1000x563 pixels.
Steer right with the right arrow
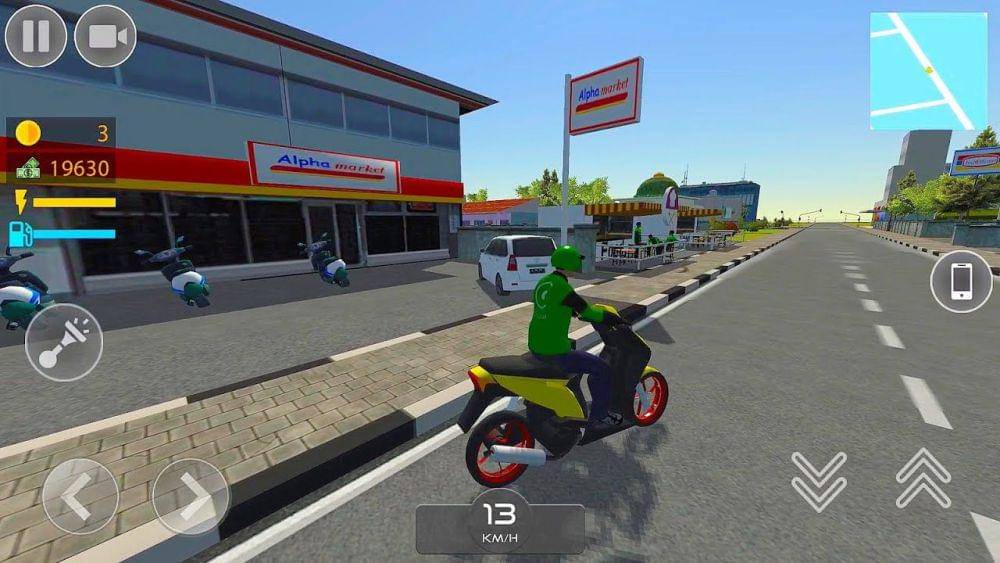tap(190, 496)
